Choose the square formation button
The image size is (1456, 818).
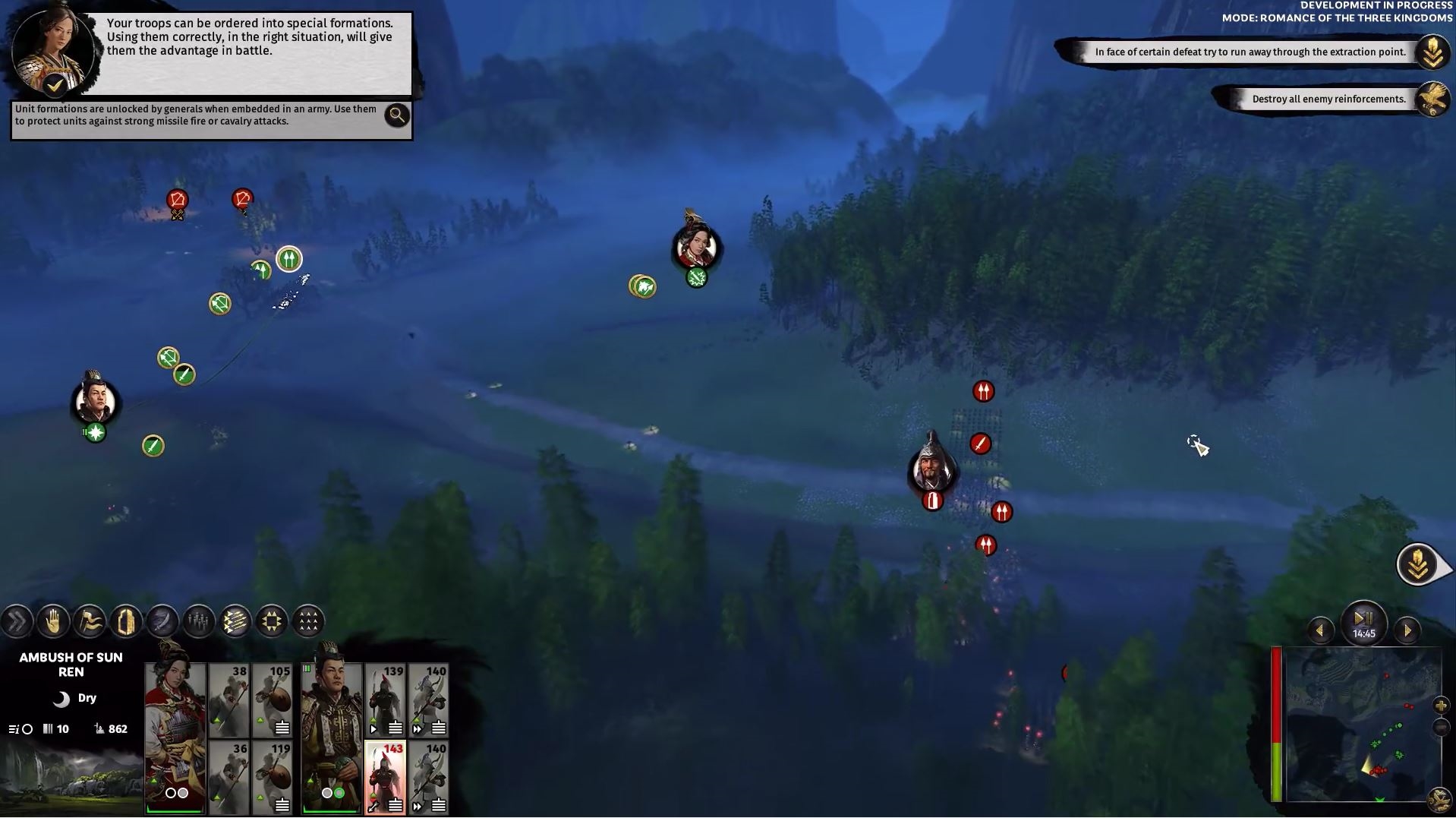tap(271, 621)
